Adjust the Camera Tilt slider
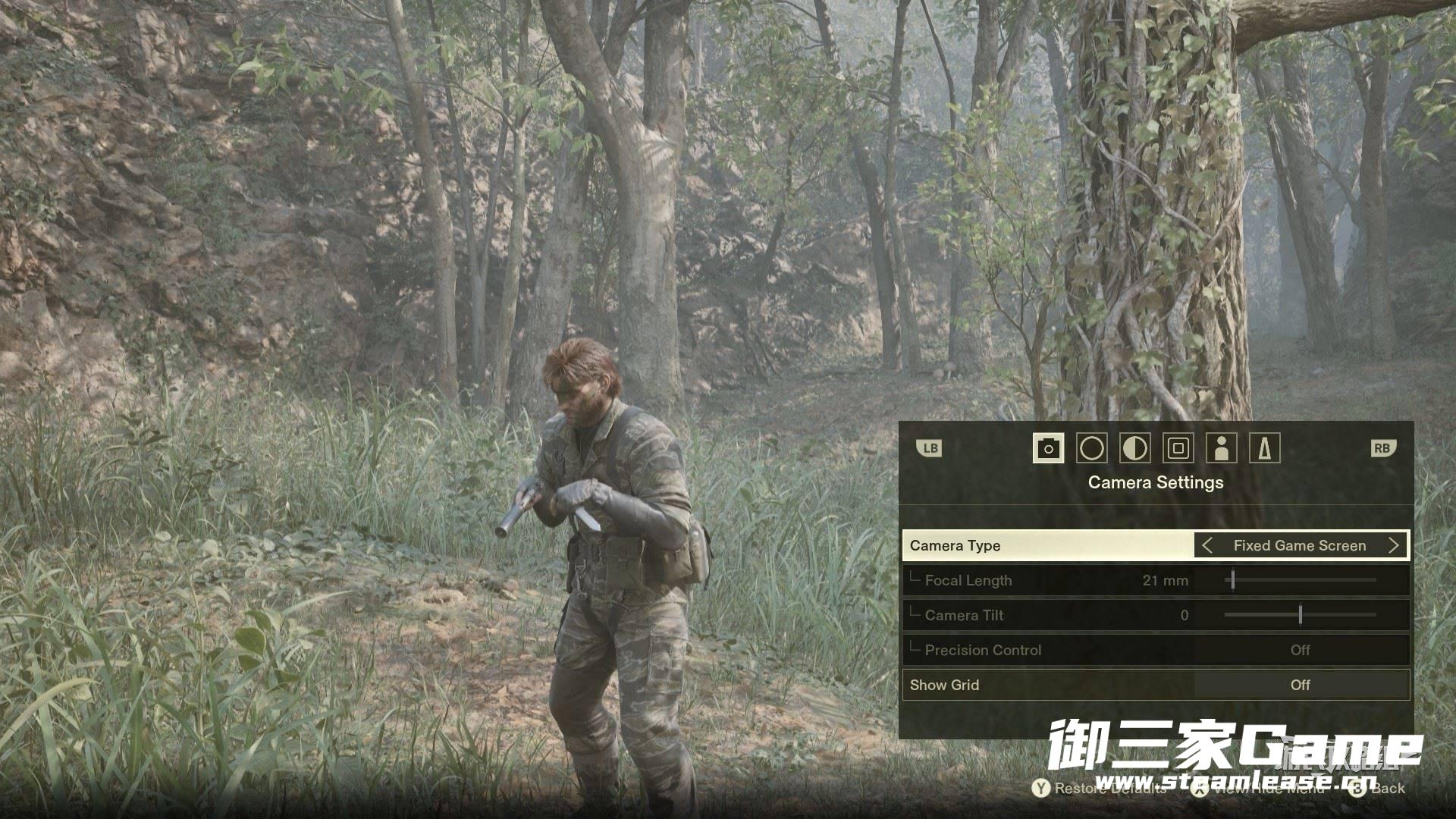1456x819 pixels. (x=1301, y=615)
